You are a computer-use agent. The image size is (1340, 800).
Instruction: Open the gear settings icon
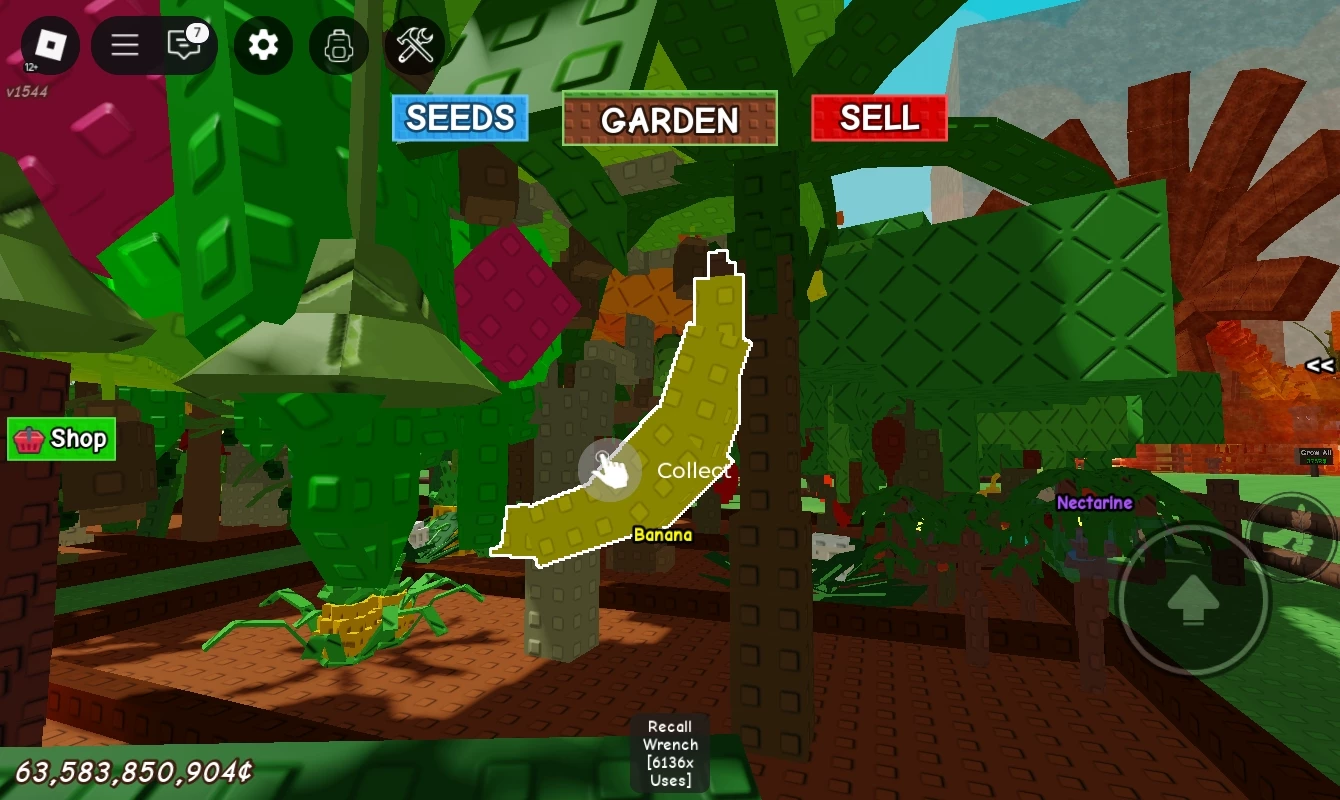pos(263,45)
